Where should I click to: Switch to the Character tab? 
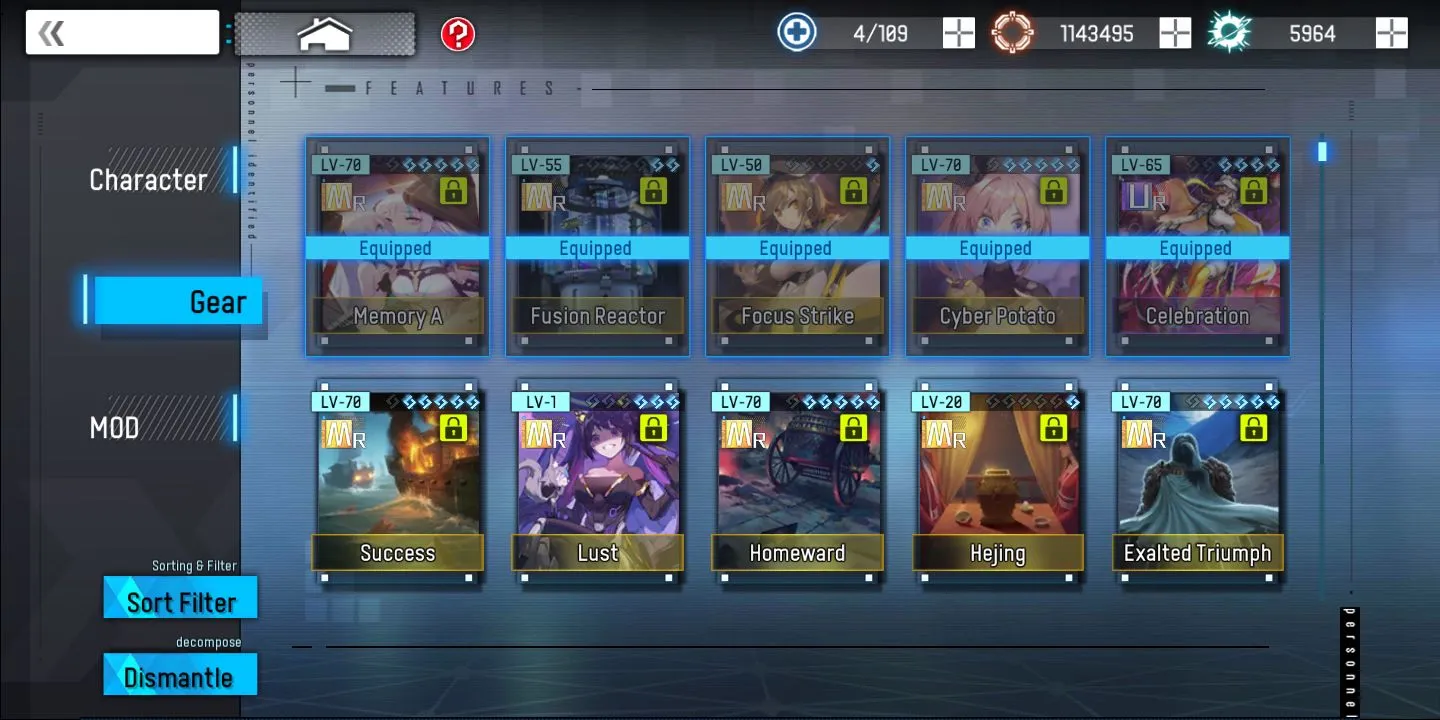(149, 180)
